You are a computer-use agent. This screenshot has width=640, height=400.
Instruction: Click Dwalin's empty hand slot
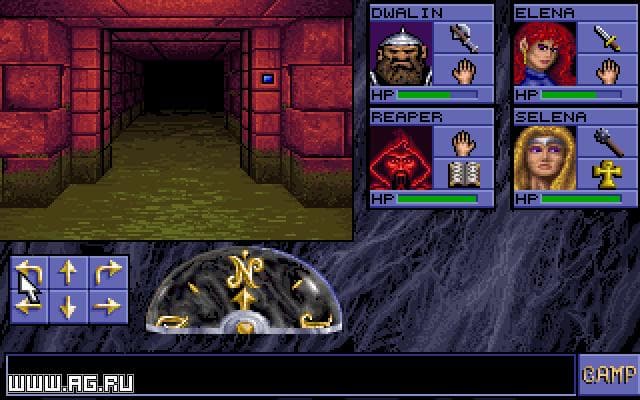click(461, 71)
